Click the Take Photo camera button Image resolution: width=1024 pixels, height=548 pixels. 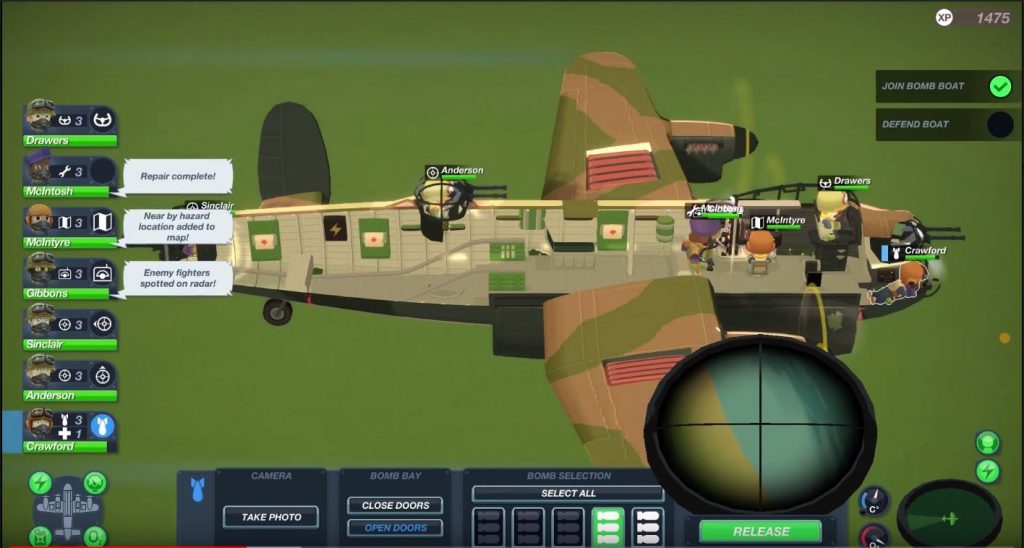coord(270,517)
